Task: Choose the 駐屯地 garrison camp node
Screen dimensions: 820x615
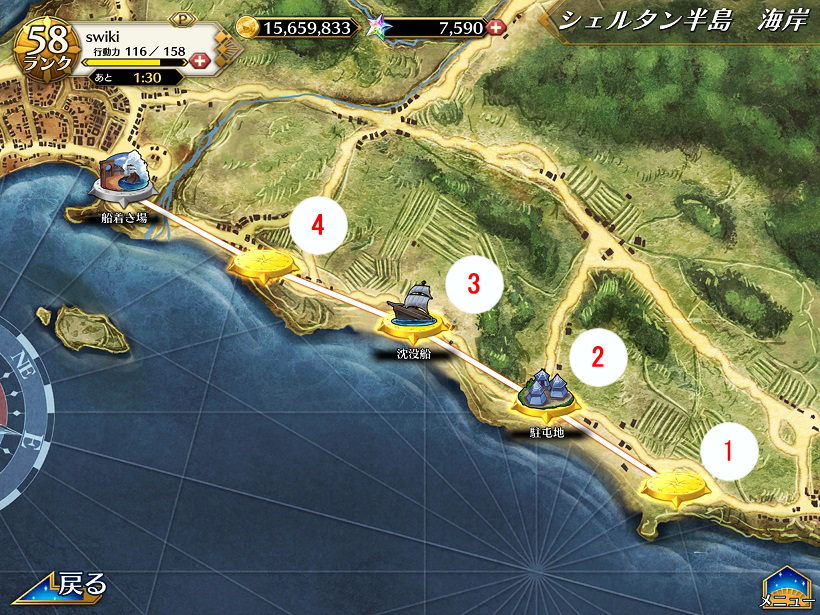Action: click(x=546, y=393)
